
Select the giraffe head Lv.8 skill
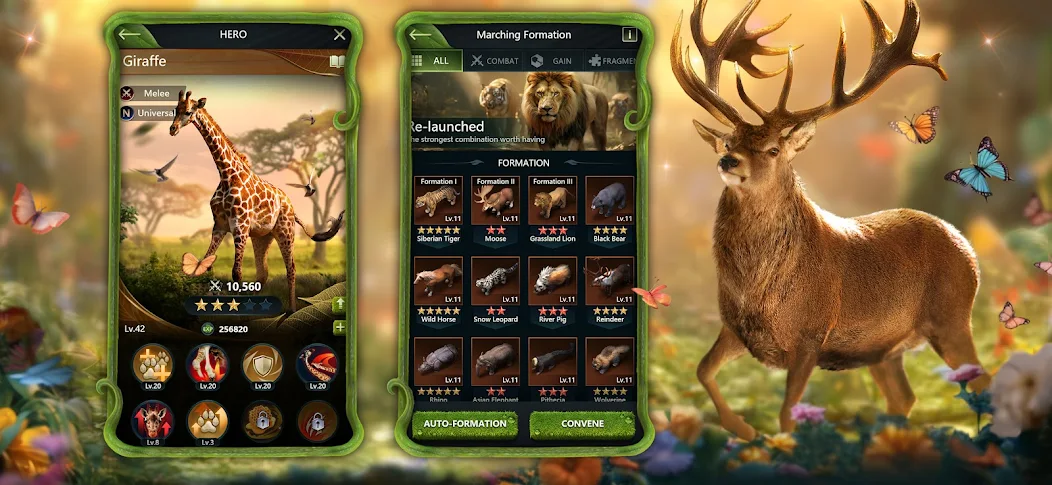click(153, 421)
